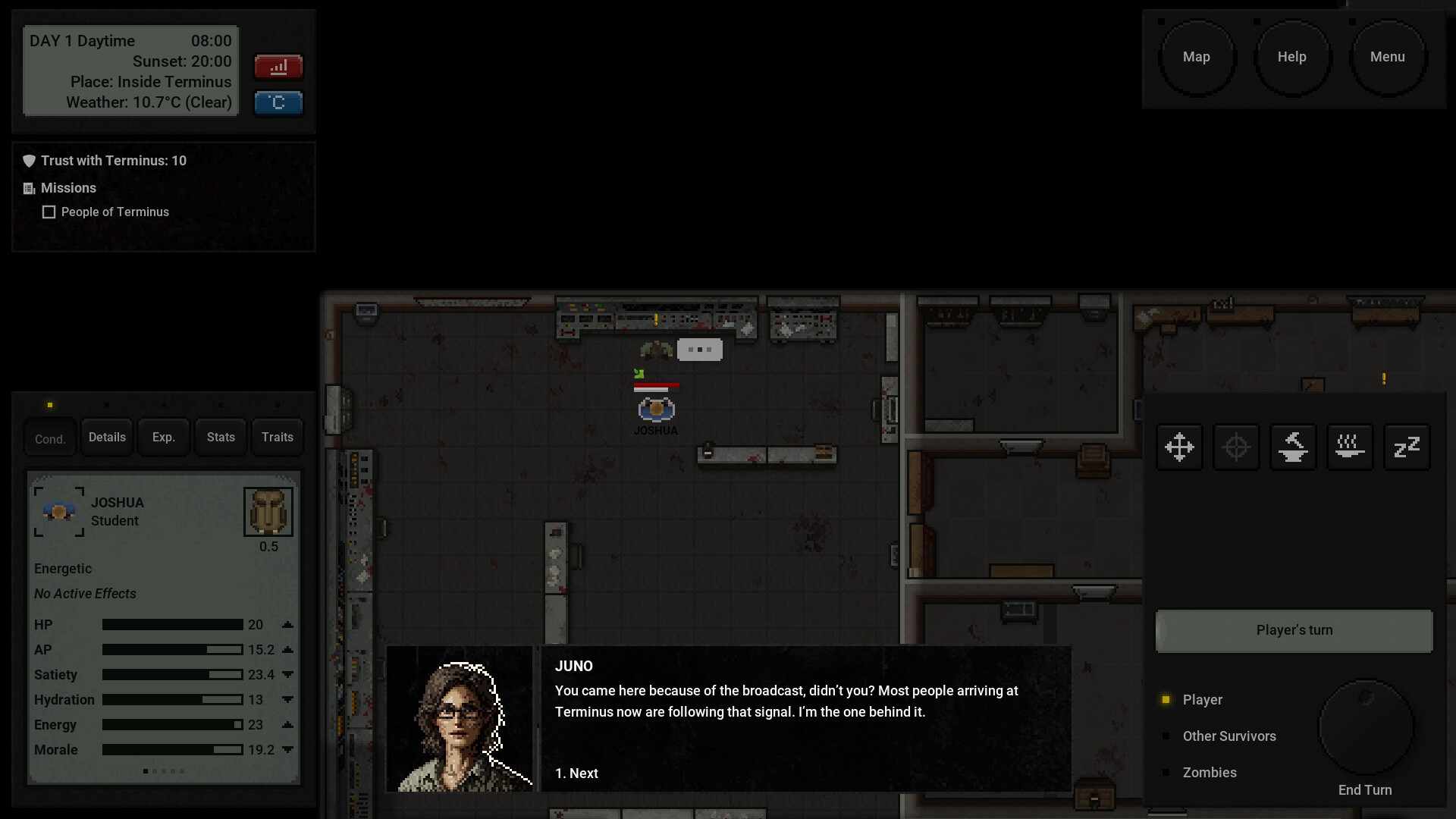Open the crafting anvil action icon
Screen dimensions: 1456x819
(x=1292, y=447)
